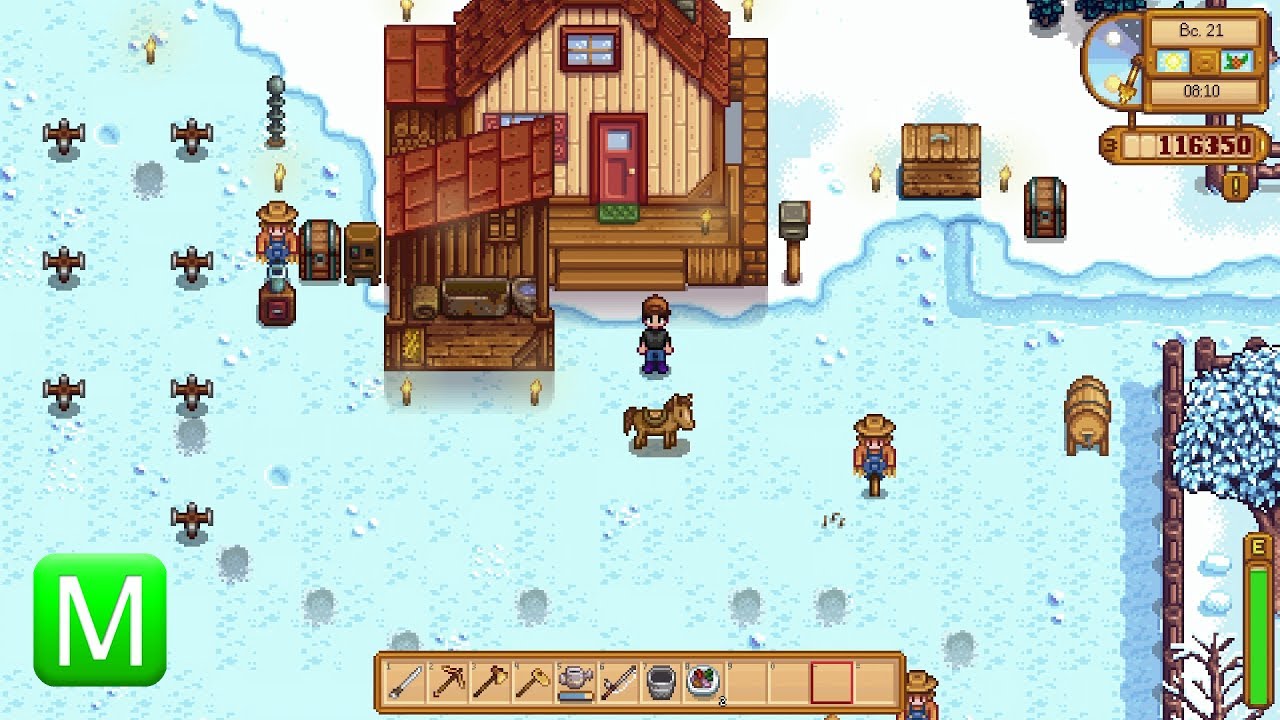The width and height of the screenshot is (1280, 720).
Task: Click the Вс. 21 date display
Action: [1201, 29]
